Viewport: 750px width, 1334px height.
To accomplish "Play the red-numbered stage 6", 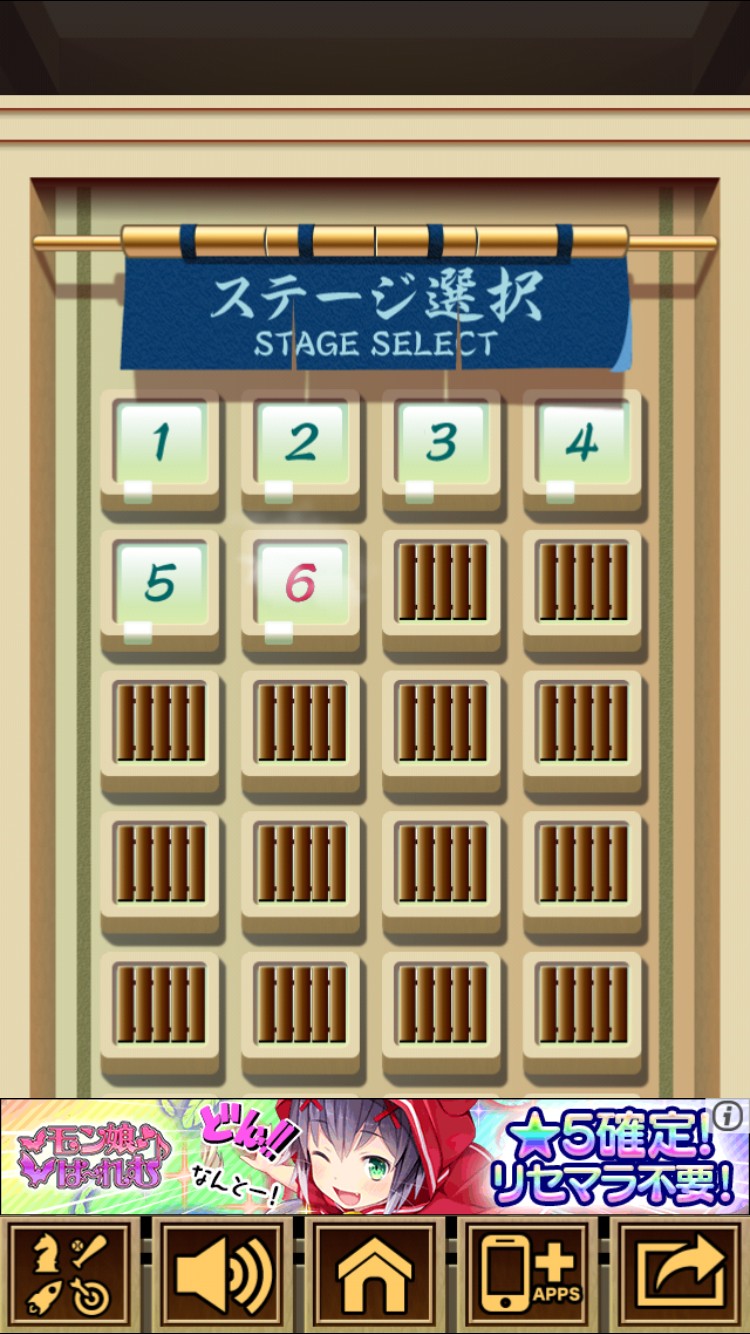I will click(301, 587).
